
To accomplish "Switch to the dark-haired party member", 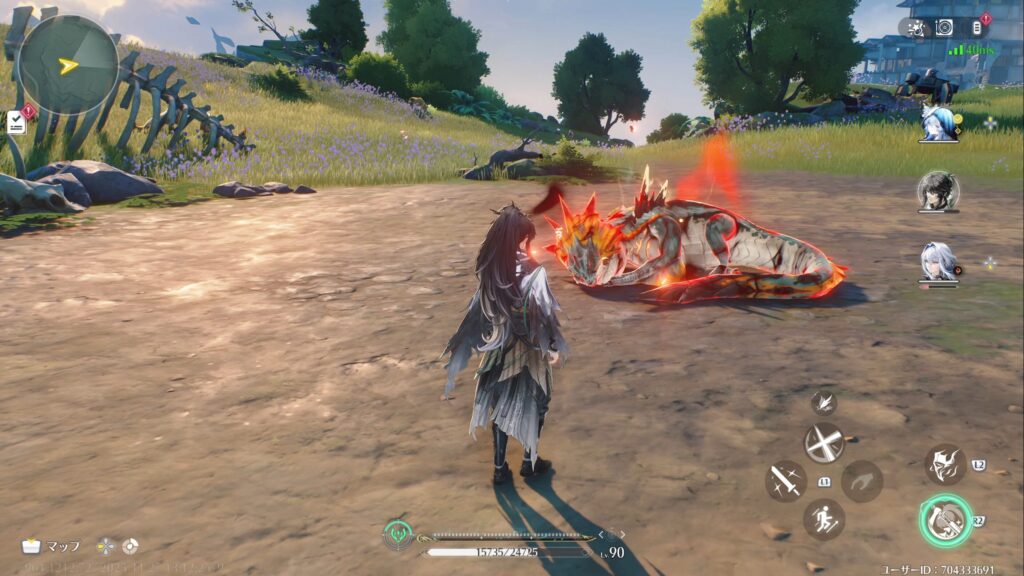I will click(x=938, y=191).
